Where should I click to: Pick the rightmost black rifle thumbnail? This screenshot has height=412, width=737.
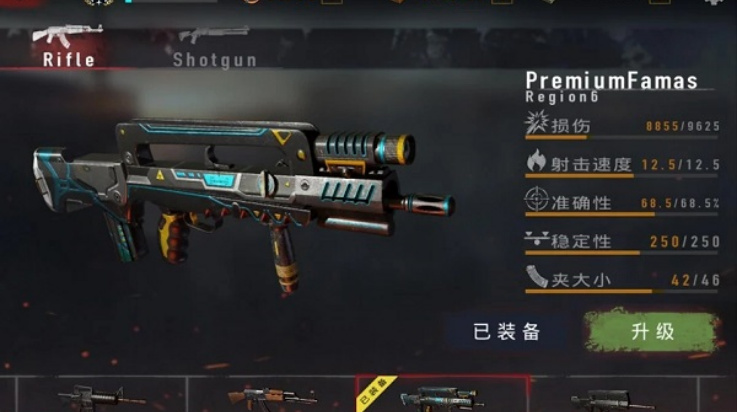(x=612, y=398)
